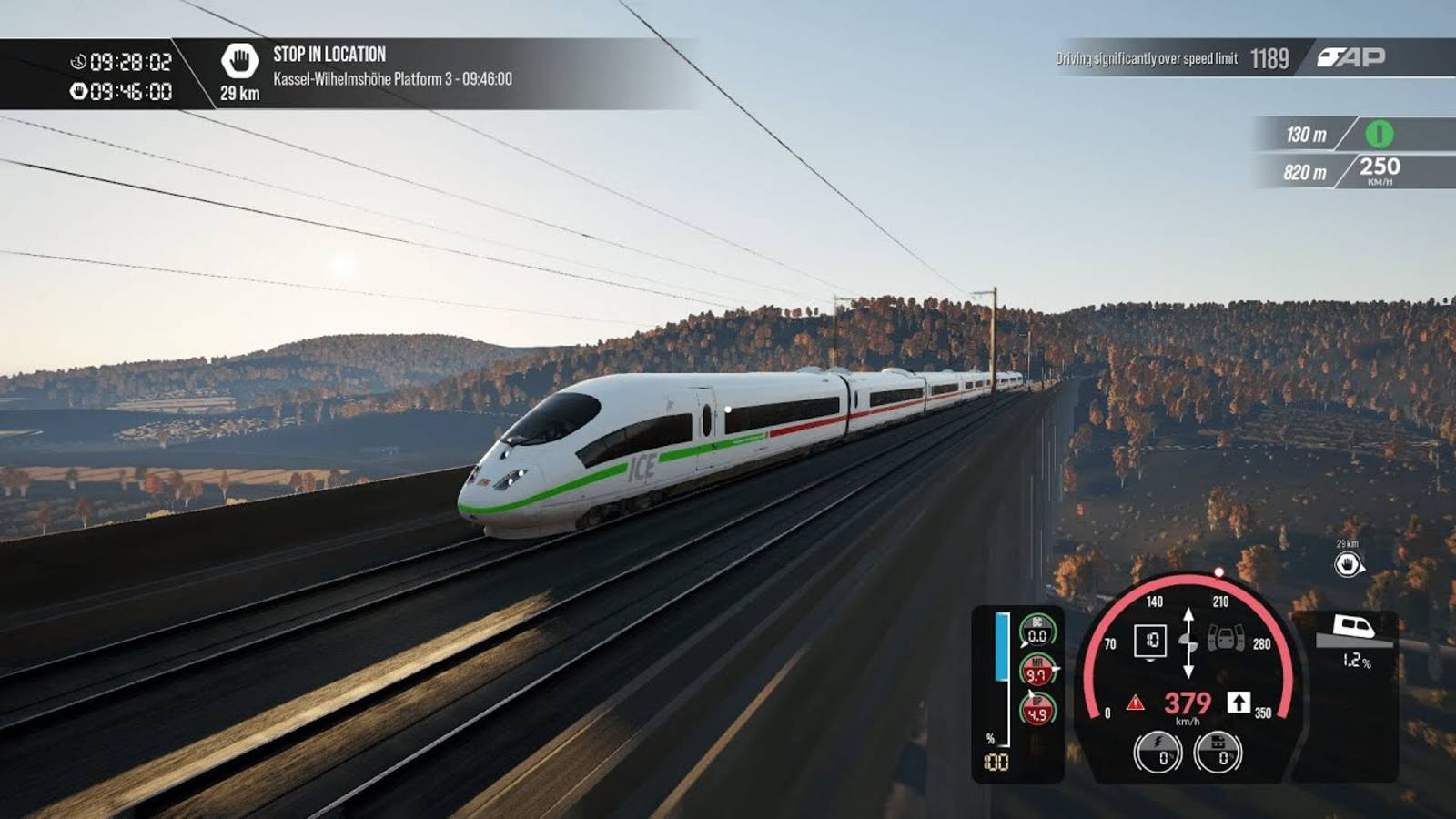Click the train doors status icon
Screen dimensions: 1456x819
click(x=1225, y=639)
